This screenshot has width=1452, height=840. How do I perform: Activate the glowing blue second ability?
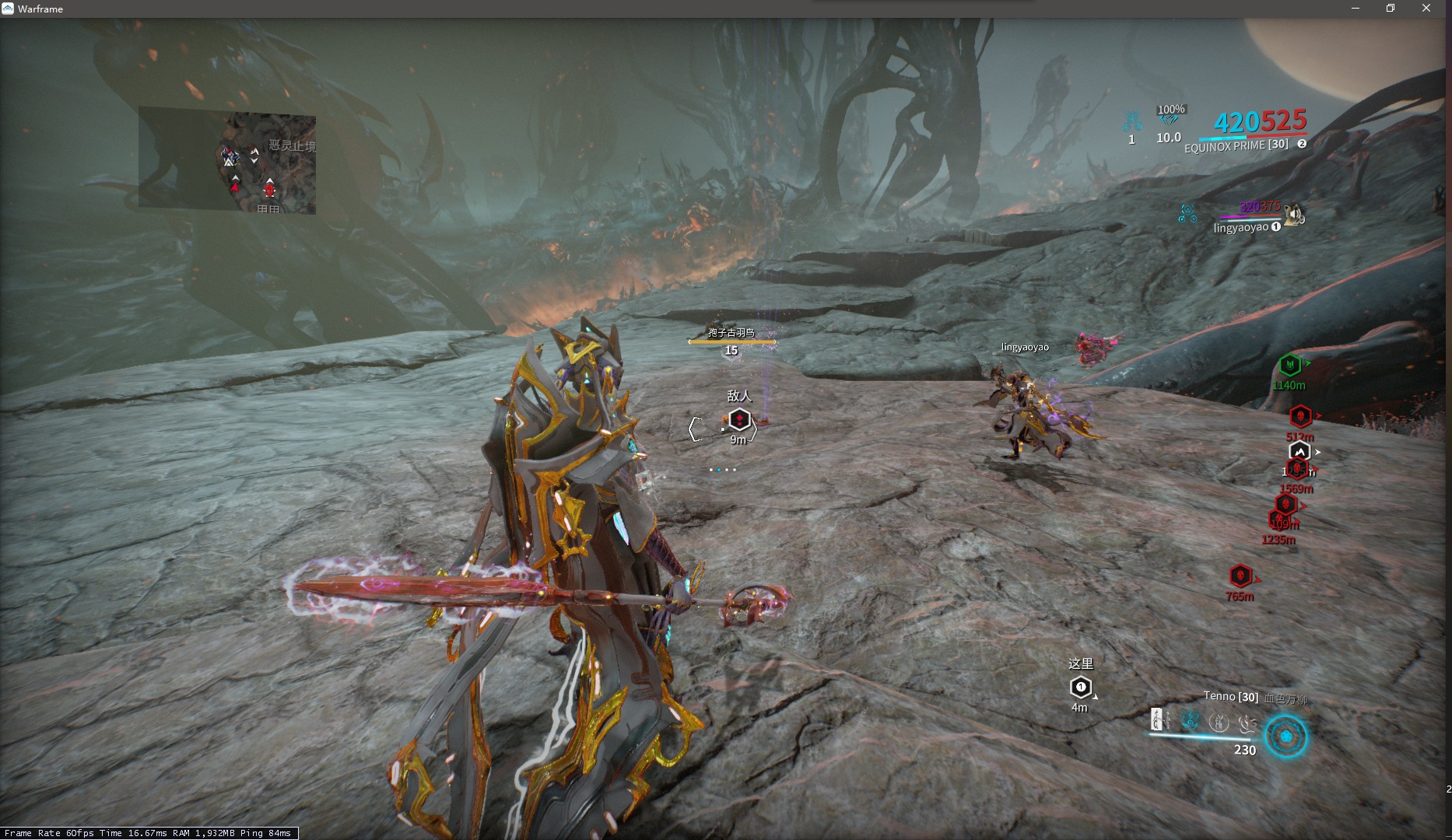[1190, 721]
